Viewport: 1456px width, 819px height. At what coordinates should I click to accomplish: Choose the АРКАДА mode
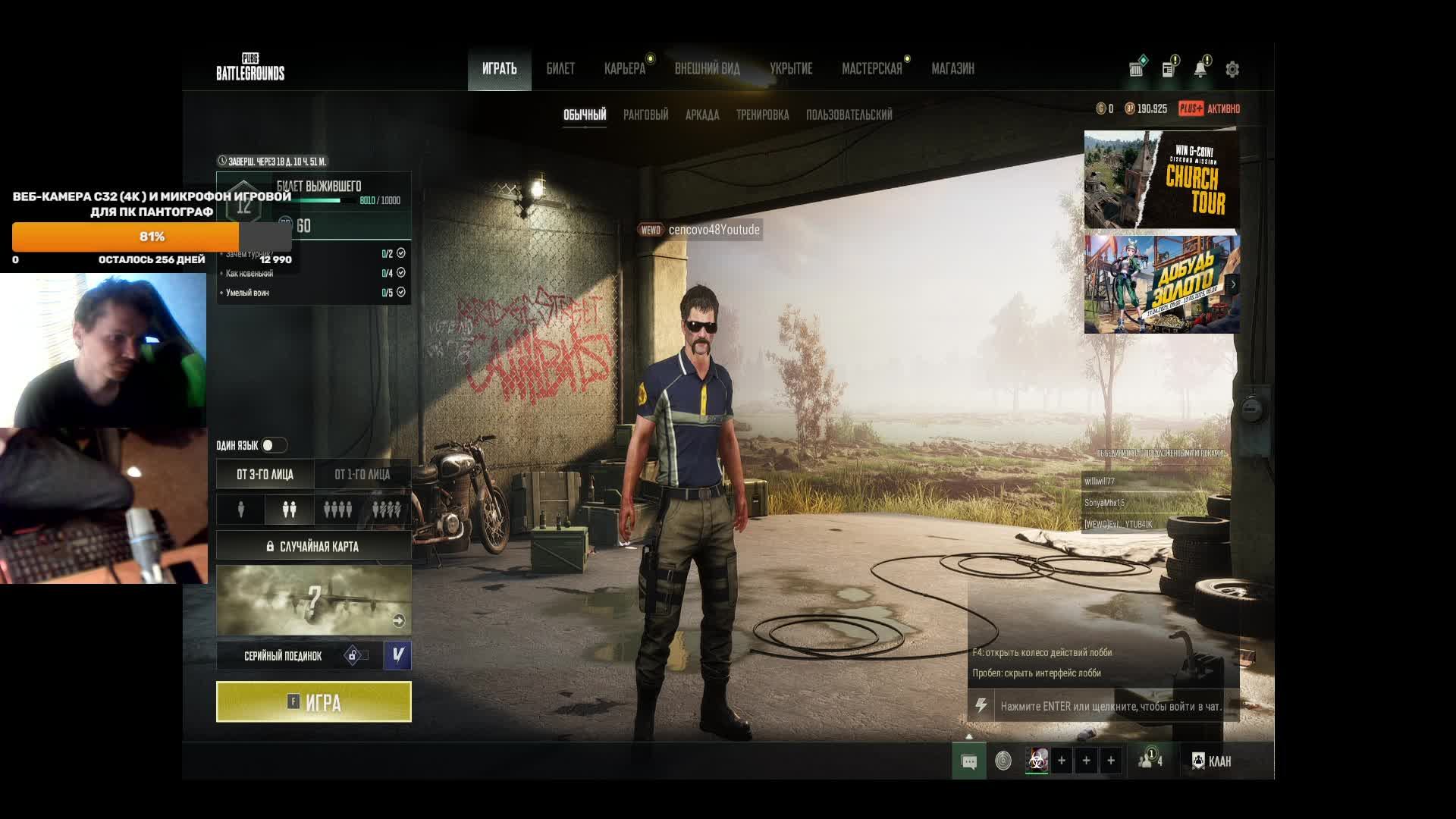point(701,115)
